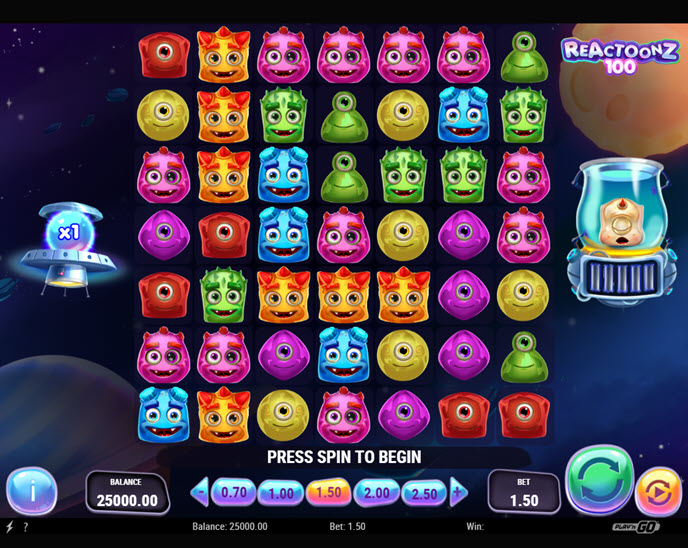Viewport: 688px width, 548px height.
Task: Select the 1.50 bet value
Action: 329,492
